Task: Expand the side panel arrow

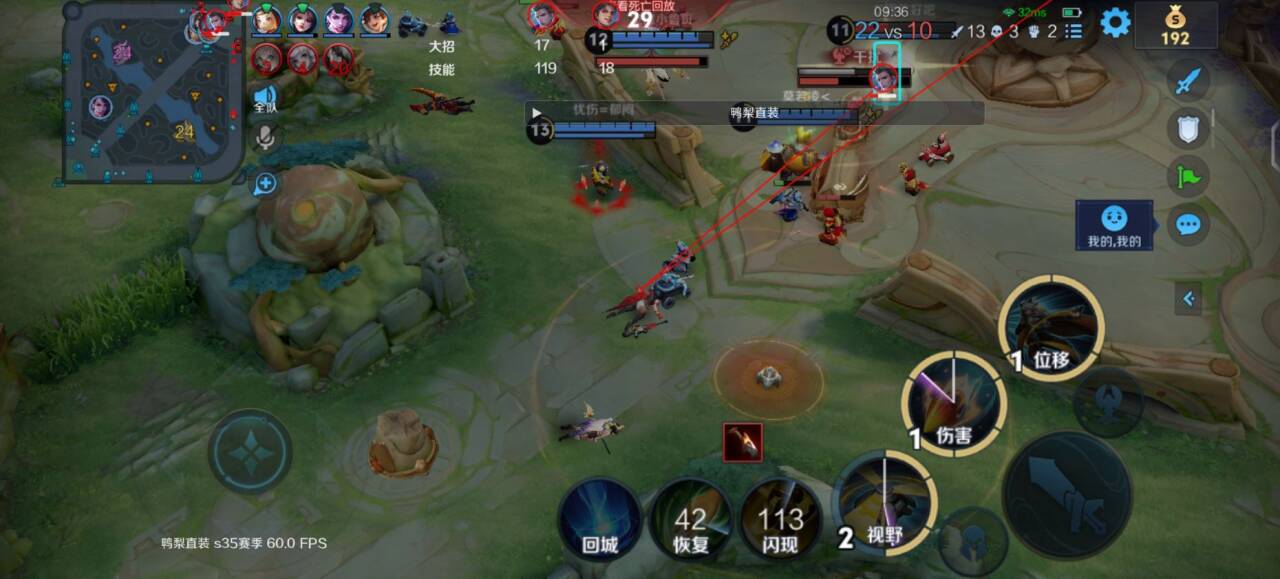Action: pyautogui.click(x=1188, y=298)
